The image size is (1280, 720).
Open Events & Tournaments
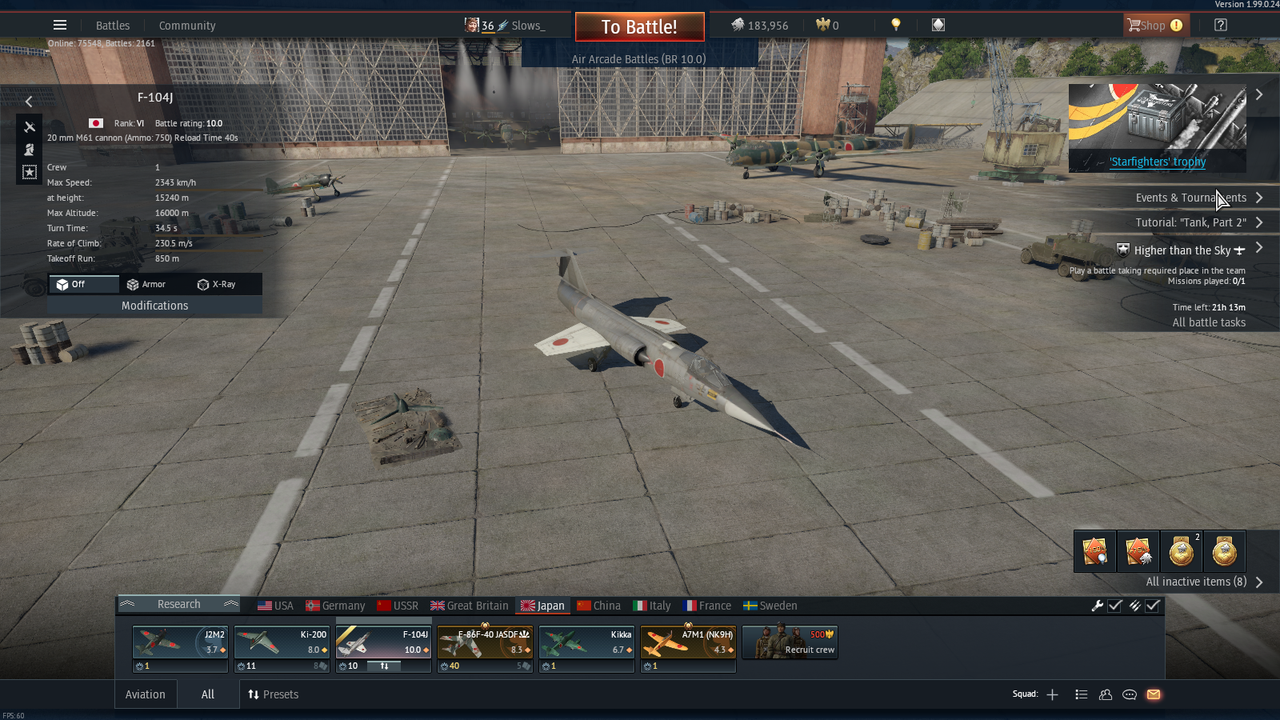1191,198
